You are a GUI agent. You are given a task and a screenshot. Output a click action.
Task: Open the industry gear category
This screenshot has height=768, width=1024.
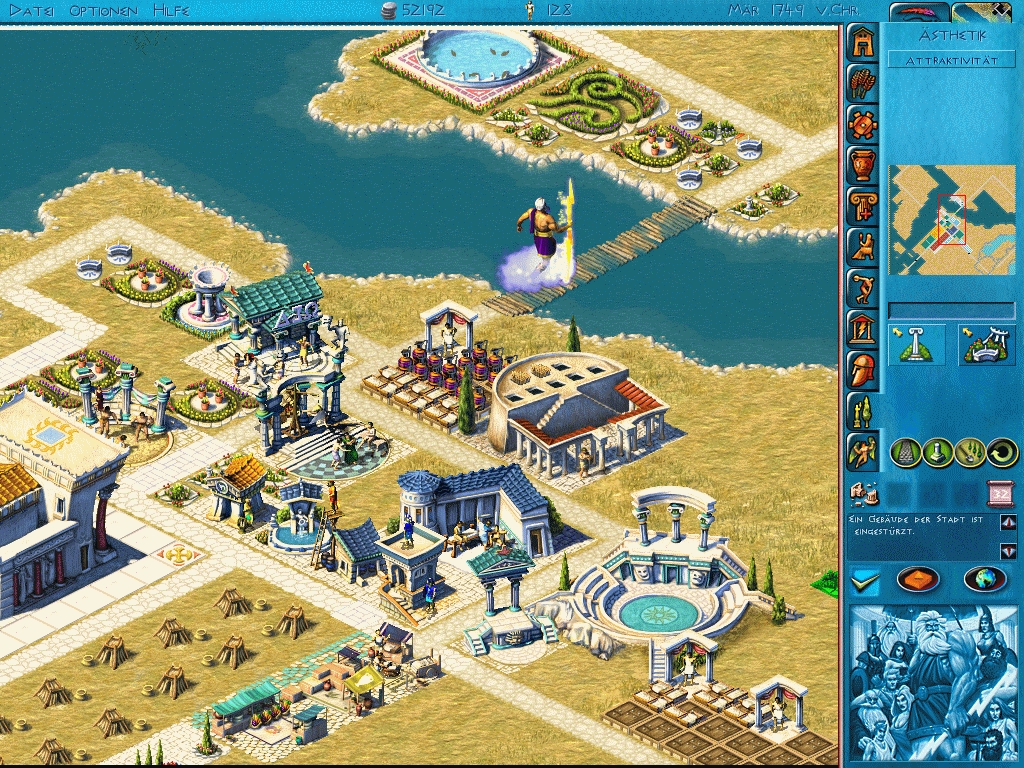(x=862, y=123)
